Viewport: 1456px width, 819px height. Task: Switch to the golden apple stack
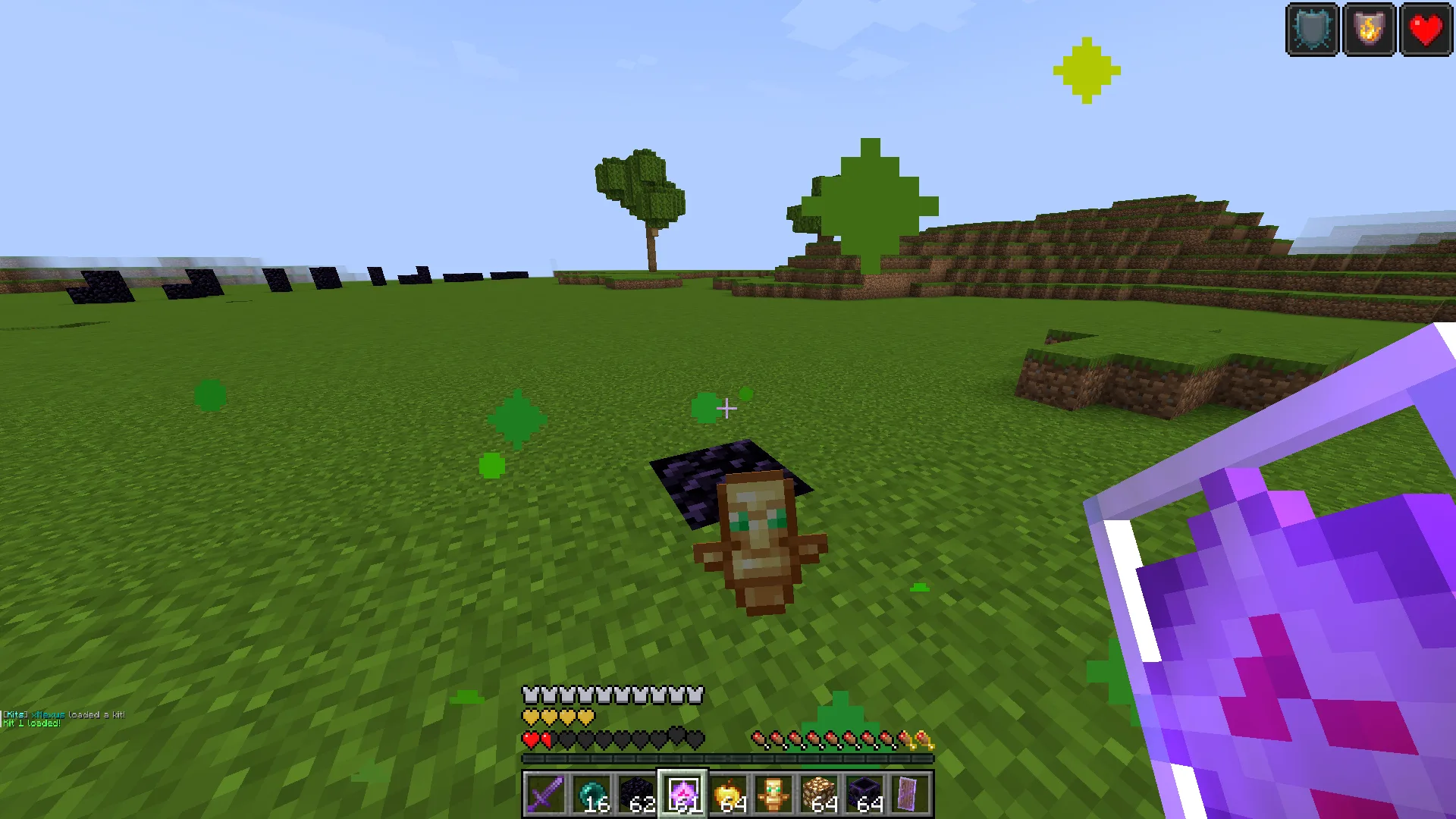click(728, 794)
